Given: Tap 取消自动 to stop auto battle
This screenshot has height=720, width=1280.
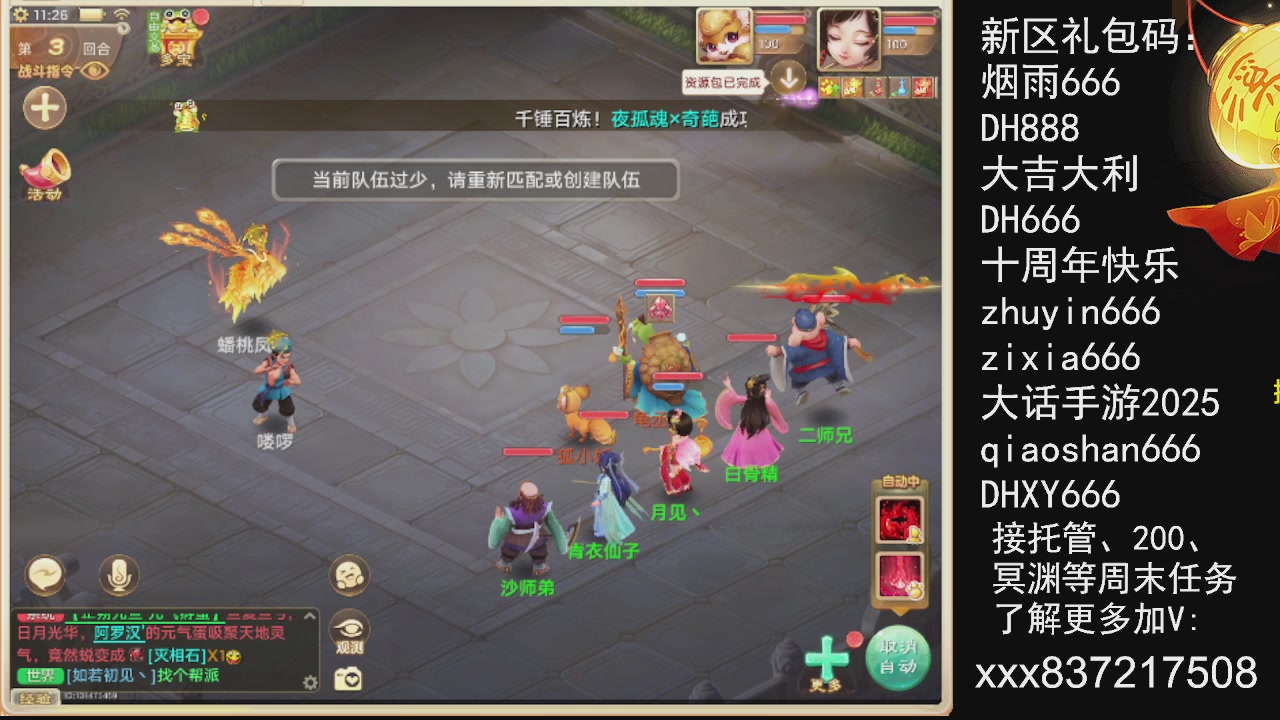Looking at the screenshot, I should (x=898, y=656).
